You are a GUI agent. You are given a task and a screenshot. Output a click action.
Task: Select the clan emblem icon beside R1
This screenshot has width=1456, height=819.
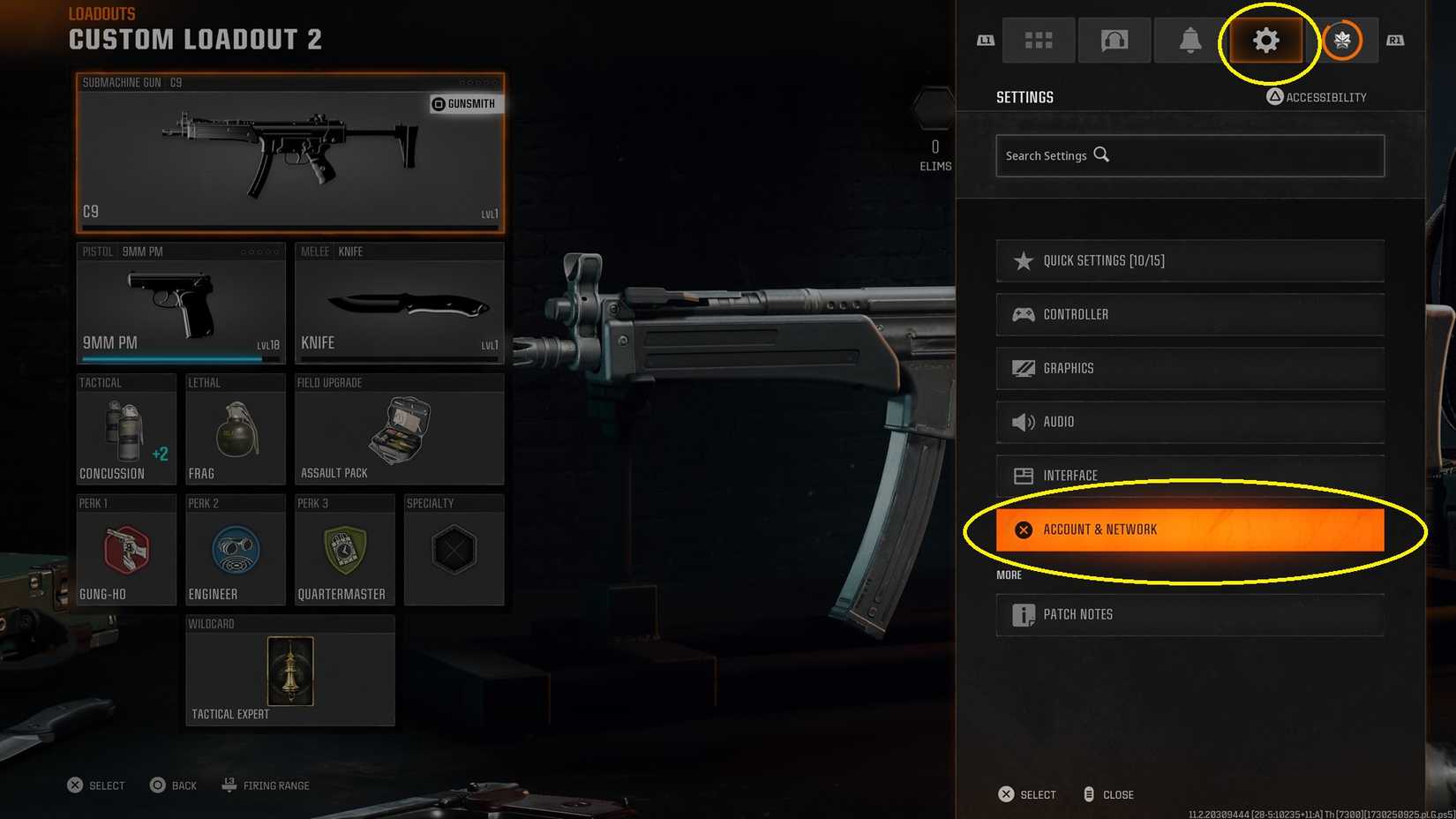coord(1343,40)
